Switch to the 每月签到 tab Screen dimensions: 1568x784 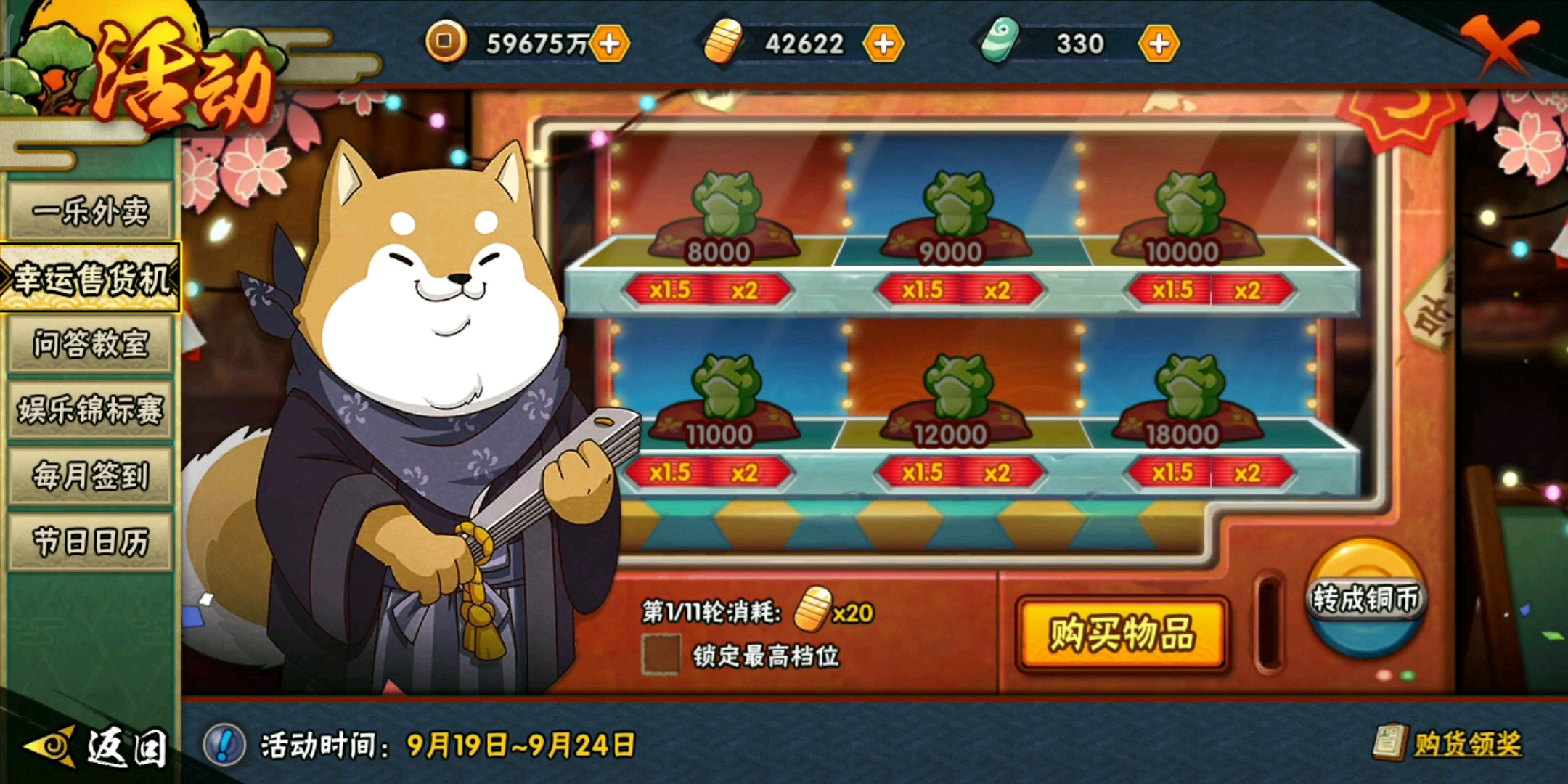click(x=91, y=477)
